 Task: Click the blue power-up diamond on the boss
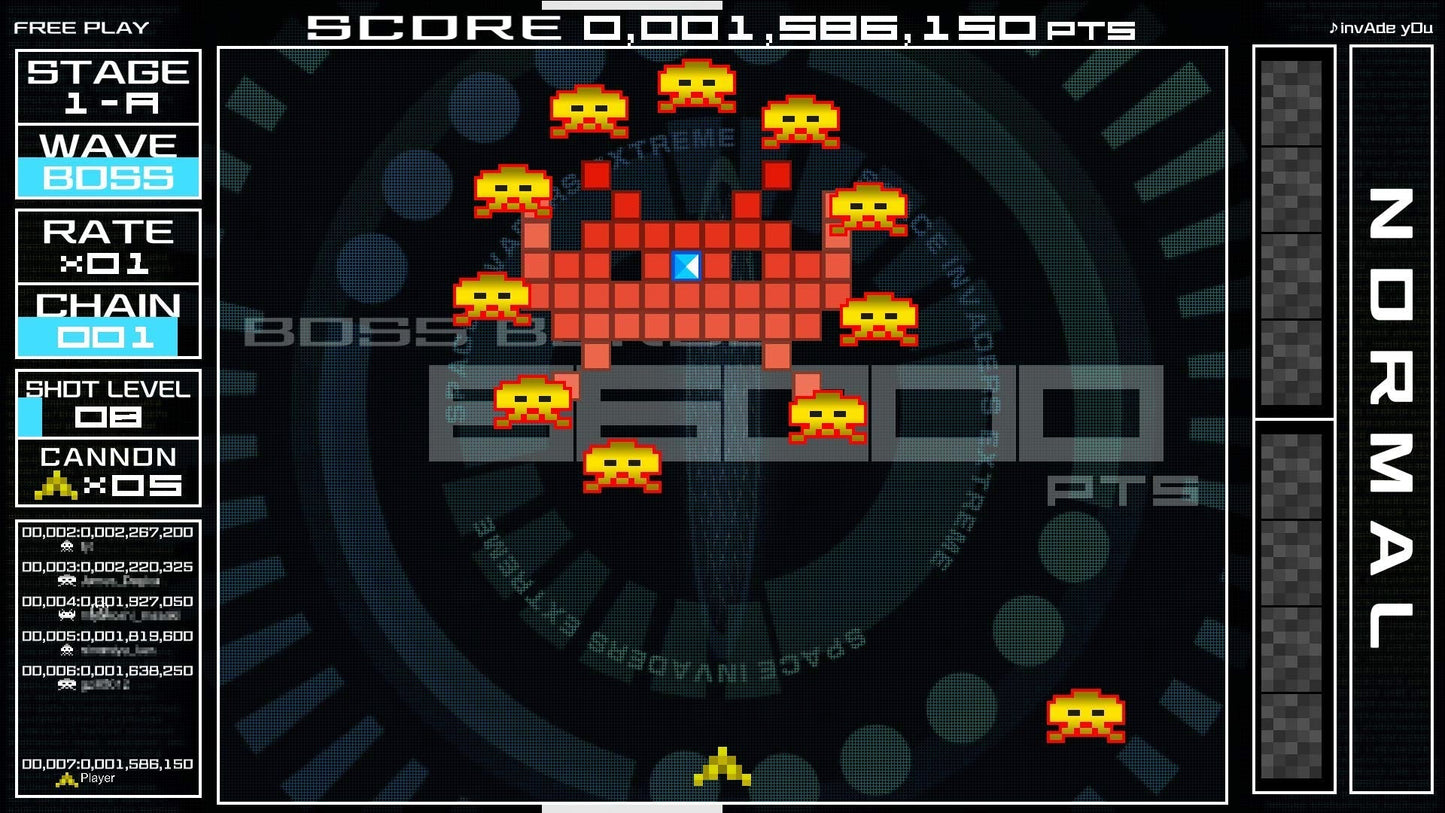[685, 267]
